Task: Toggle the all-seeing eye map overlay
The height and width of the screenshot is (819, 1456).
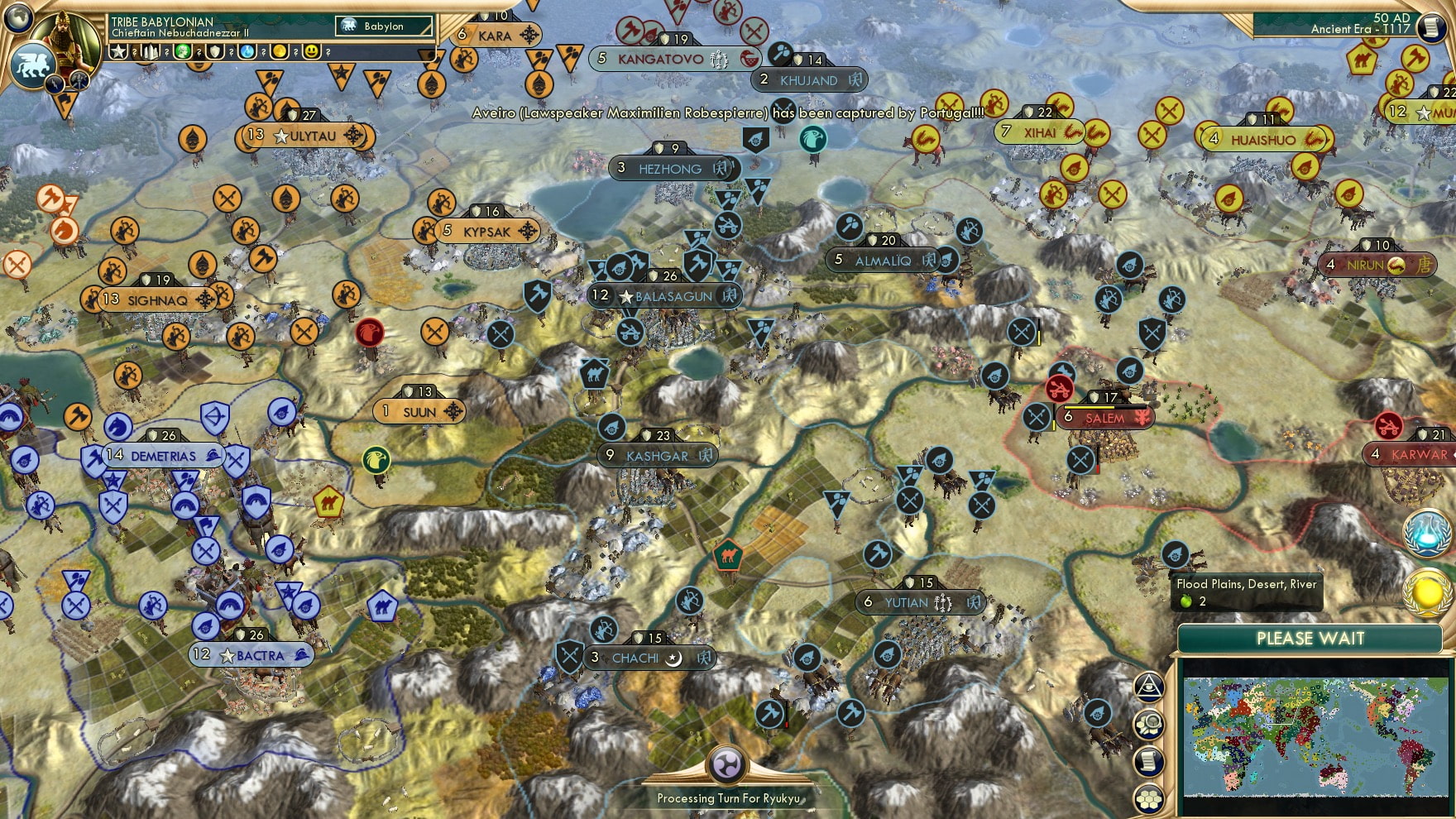Action: 1148,687
